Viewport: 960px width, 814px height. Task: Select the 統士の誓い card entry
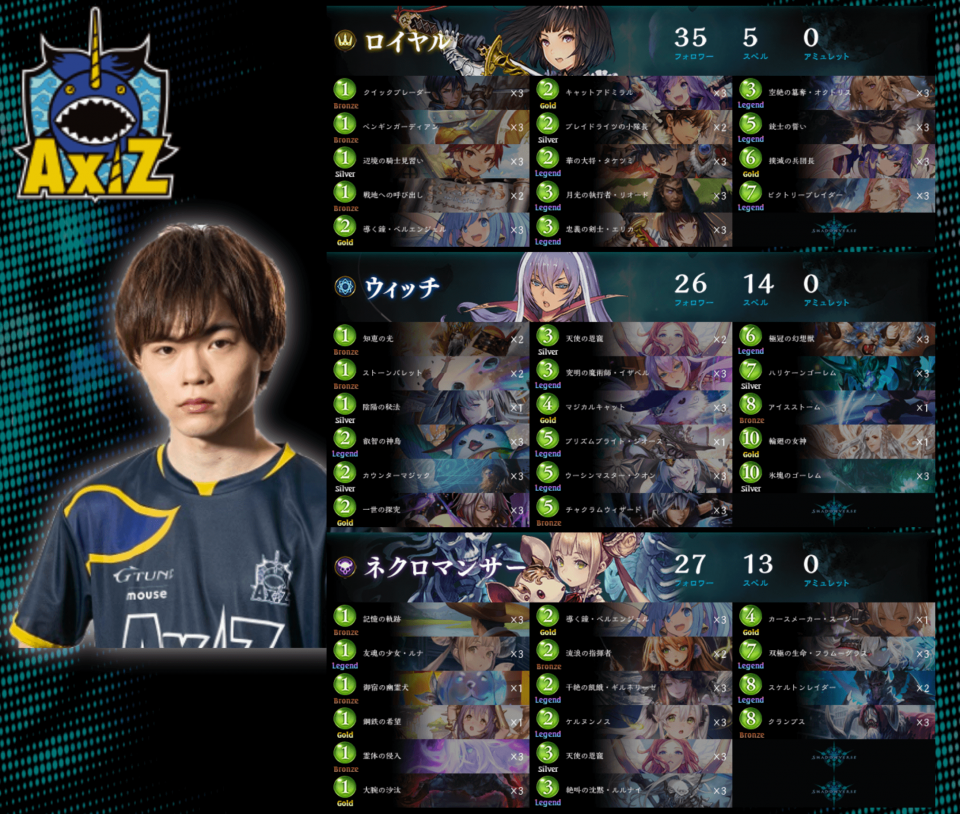pyautogui.click(x=836, y=127)
